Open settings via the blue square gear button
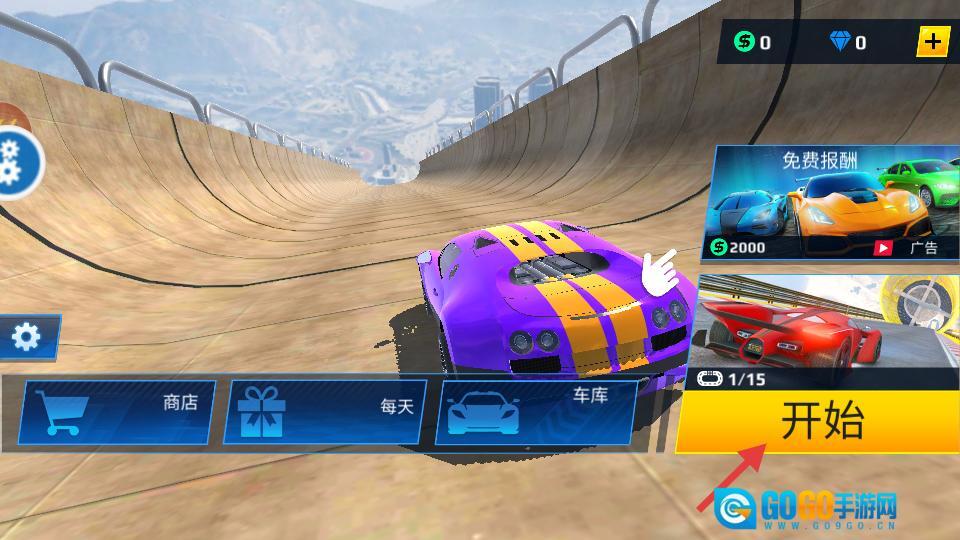960x540 pixels. [27, 338]
